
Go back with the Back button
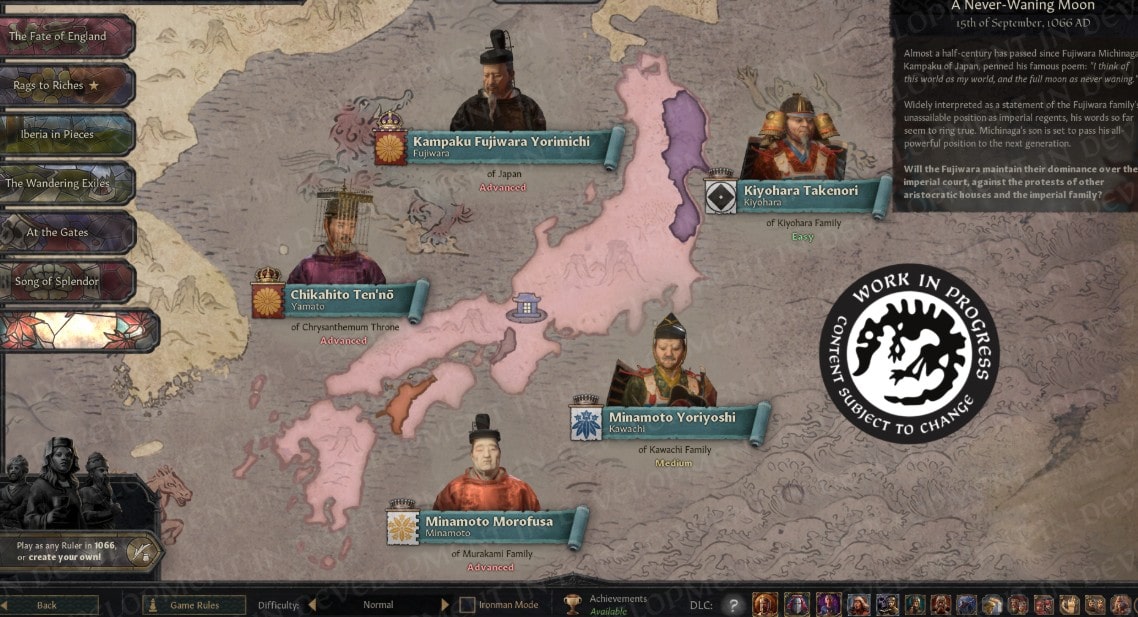click(x=48, y=605)
